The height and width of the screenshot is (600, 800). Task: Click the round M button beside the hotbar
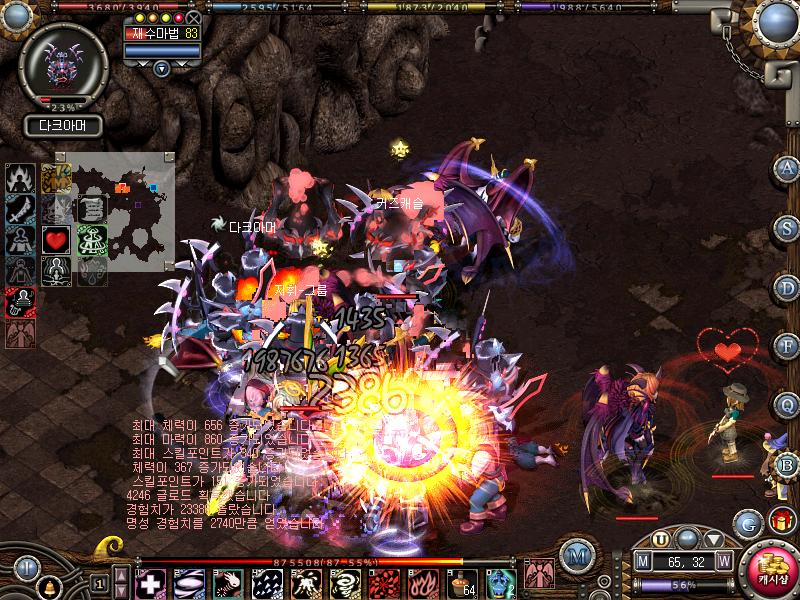[575, 555]
